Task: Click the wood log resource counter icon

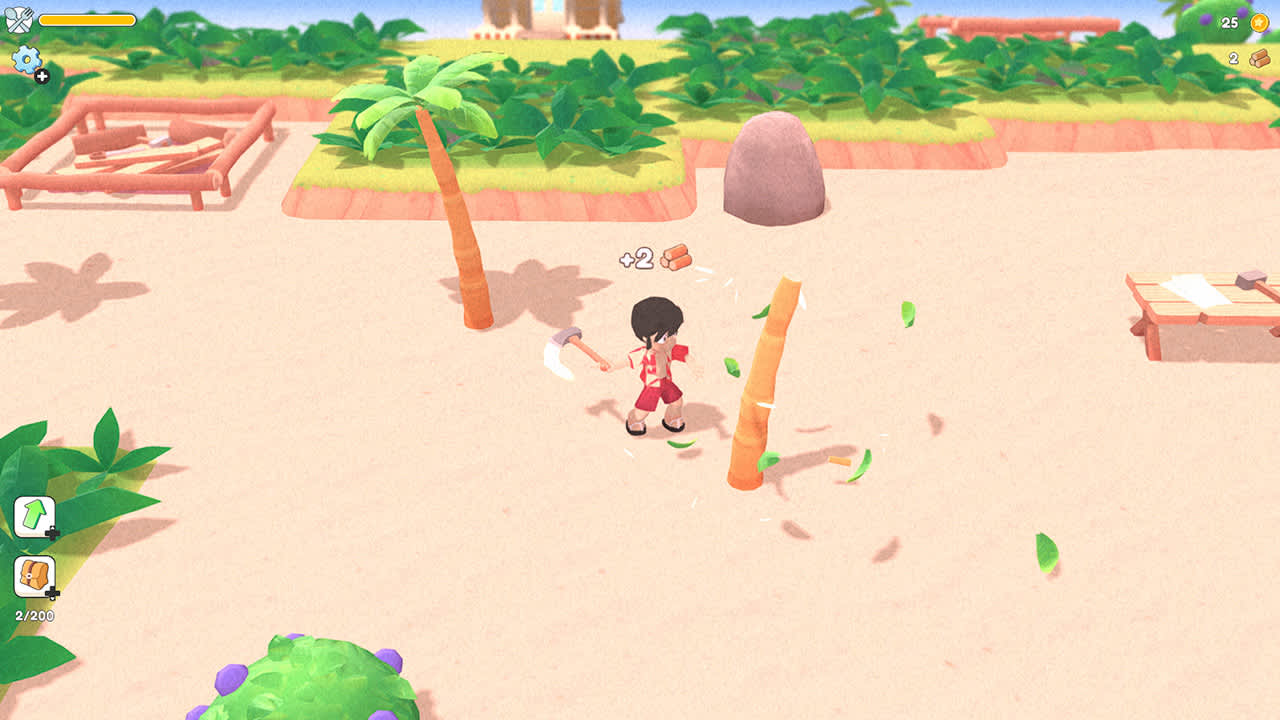Action: [x=1258, y=57]
